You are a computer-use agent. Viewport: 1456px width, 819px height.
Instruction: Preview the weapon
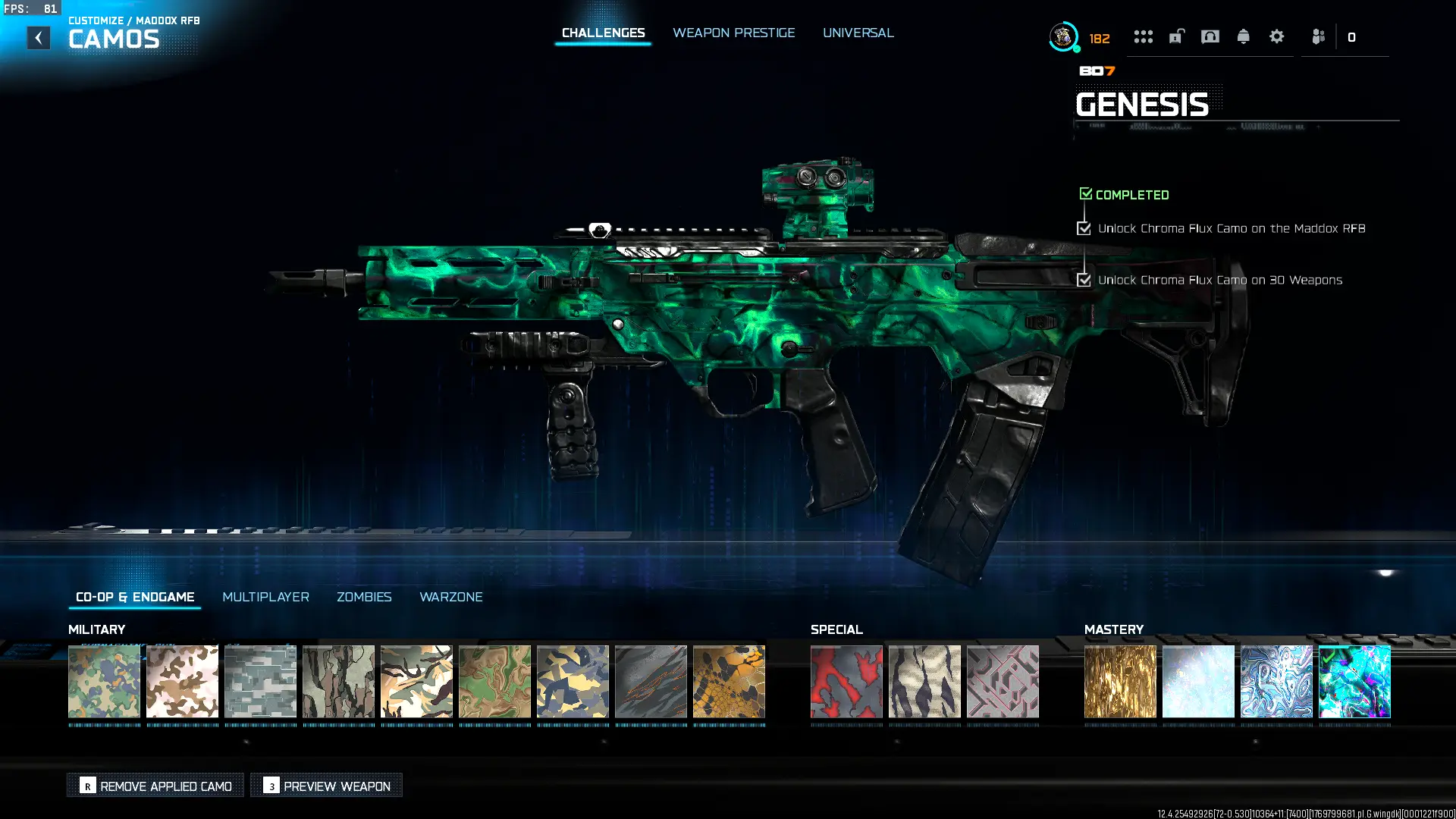coord(327,786)
